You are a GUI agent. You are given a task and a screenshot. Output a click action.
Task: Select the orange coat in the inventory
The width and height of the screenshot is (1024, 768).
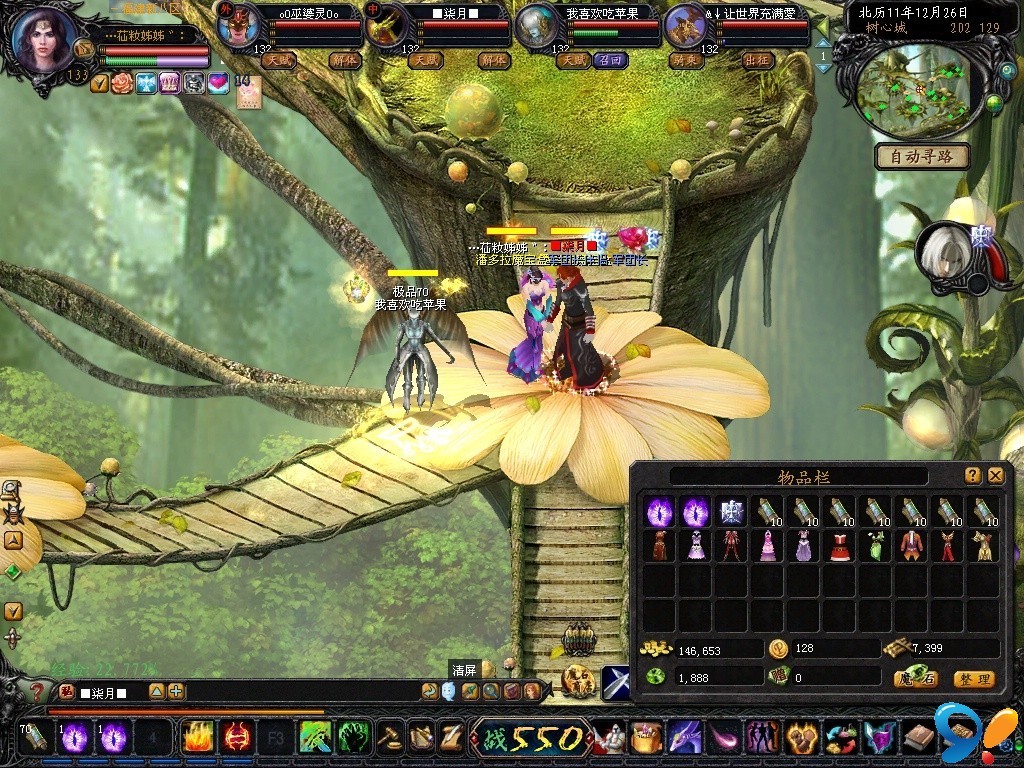coord(912,546)
